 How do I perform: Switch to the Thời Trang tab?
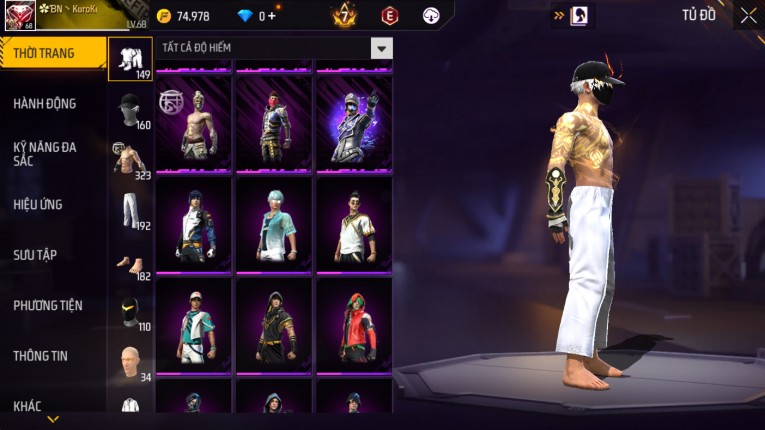52,53
